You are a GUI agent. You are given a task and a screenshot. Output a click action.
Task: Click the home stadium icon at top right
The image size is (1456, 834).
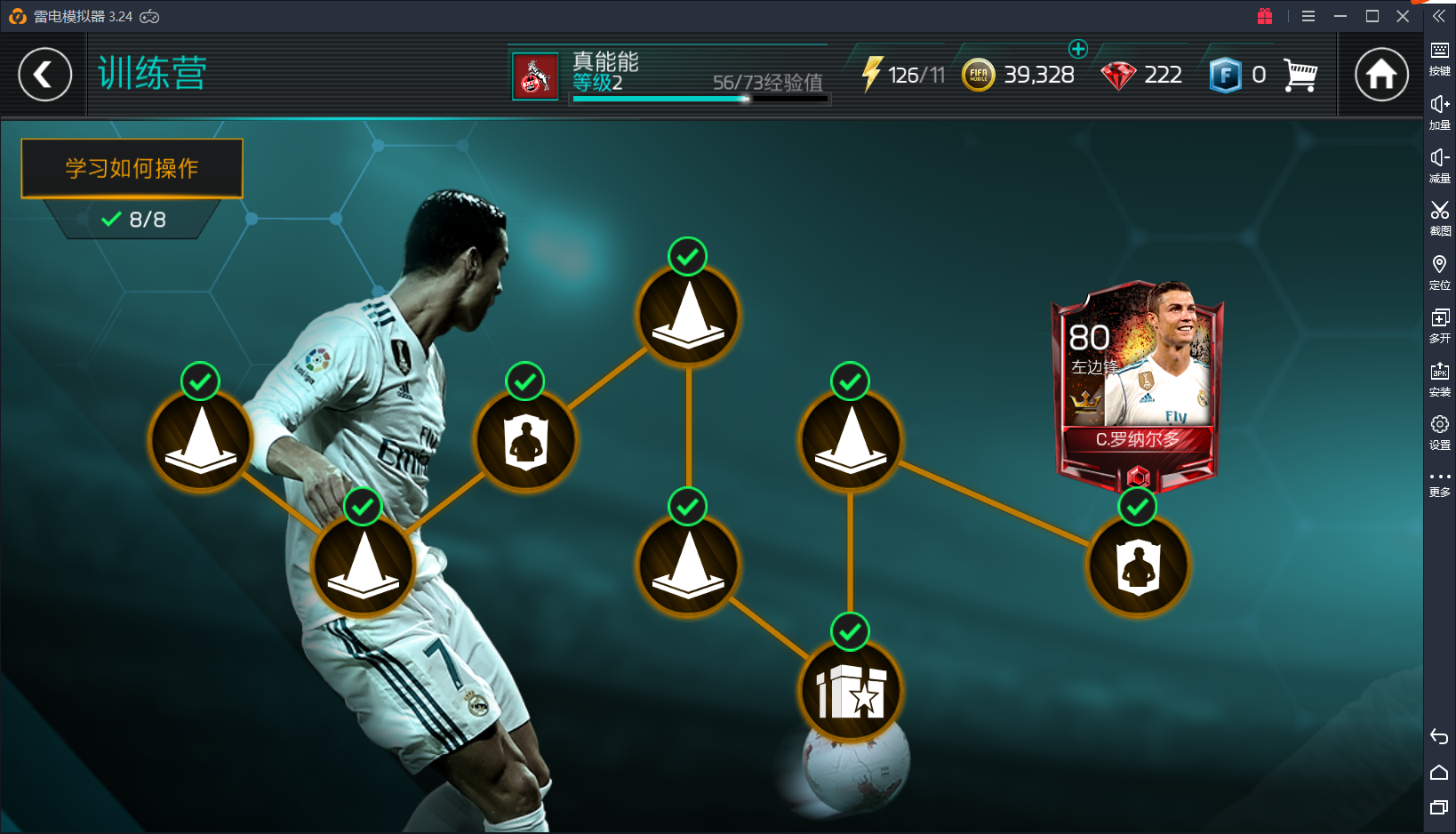[x=1380, y=75]
